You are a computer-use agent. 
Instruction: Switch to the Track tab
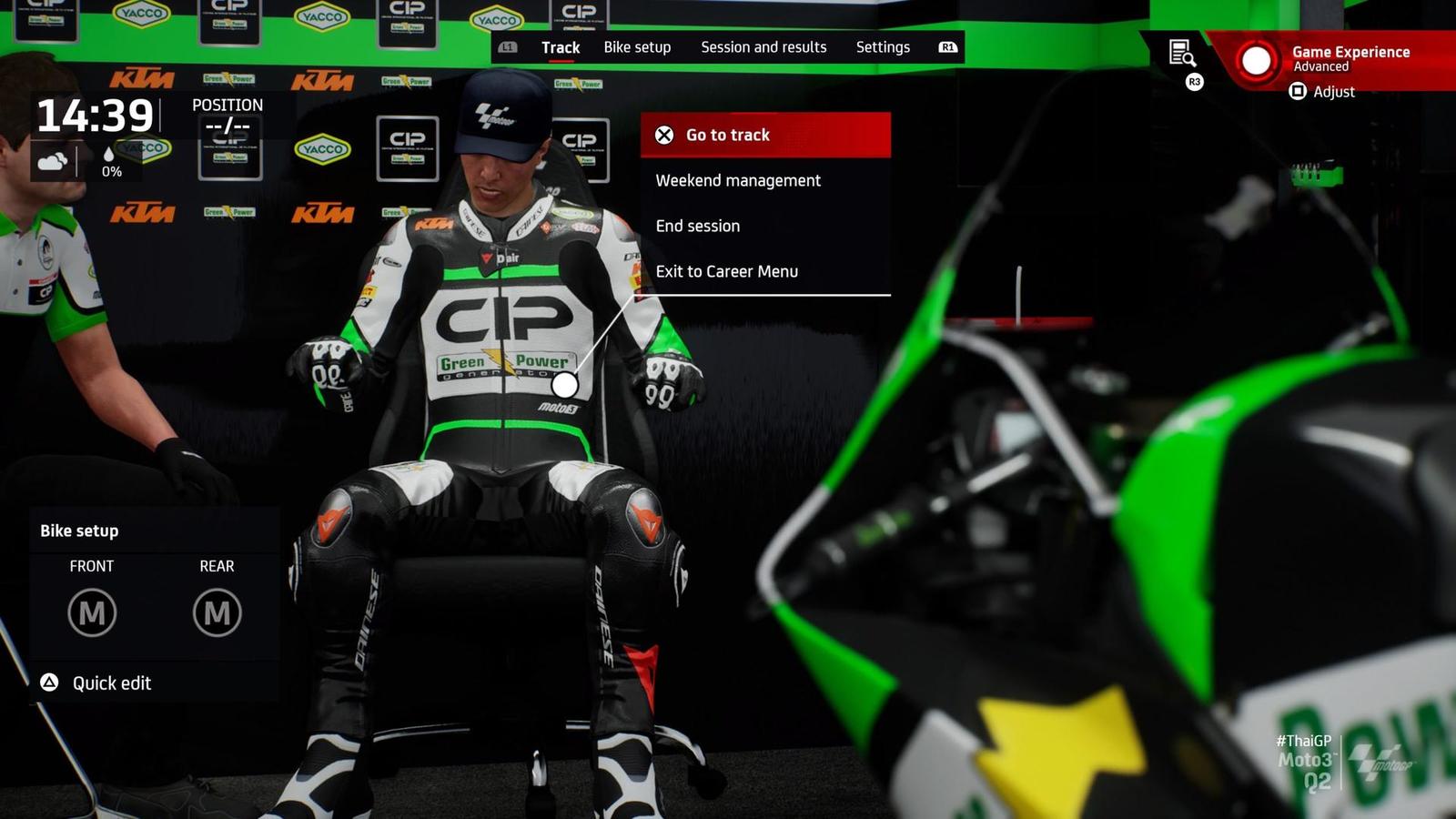[x=561, y=47]
